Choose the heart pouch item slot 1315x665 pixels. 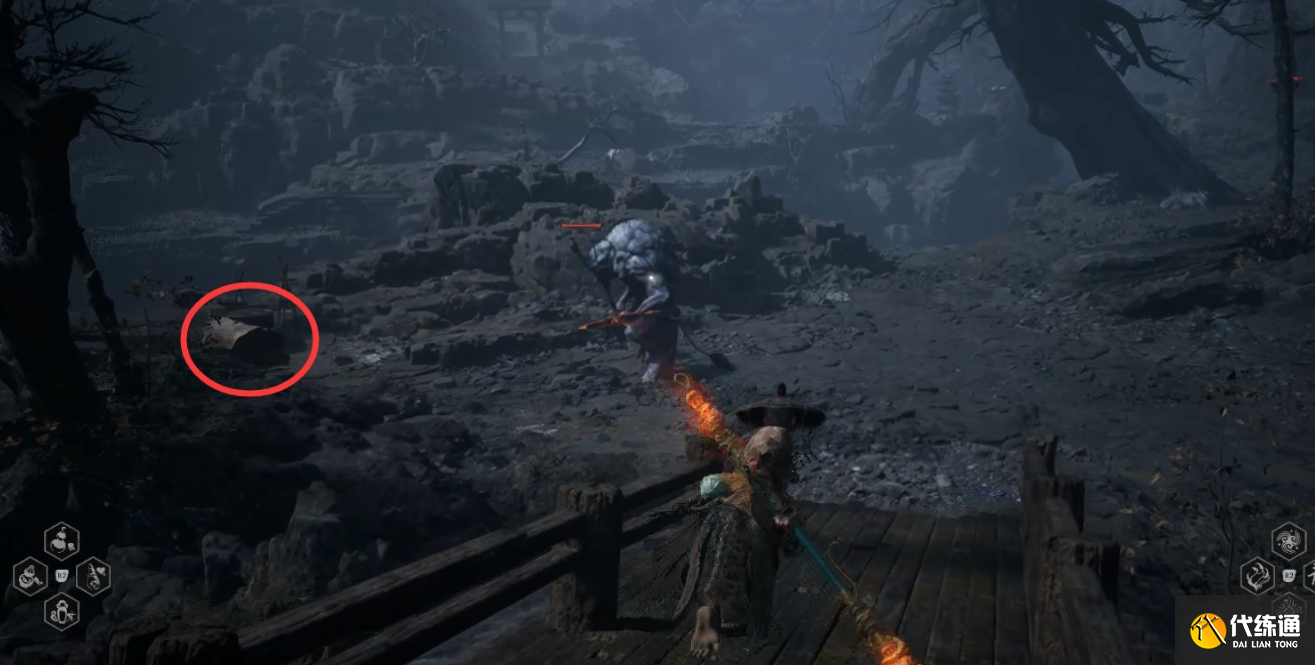click(94, 576)
